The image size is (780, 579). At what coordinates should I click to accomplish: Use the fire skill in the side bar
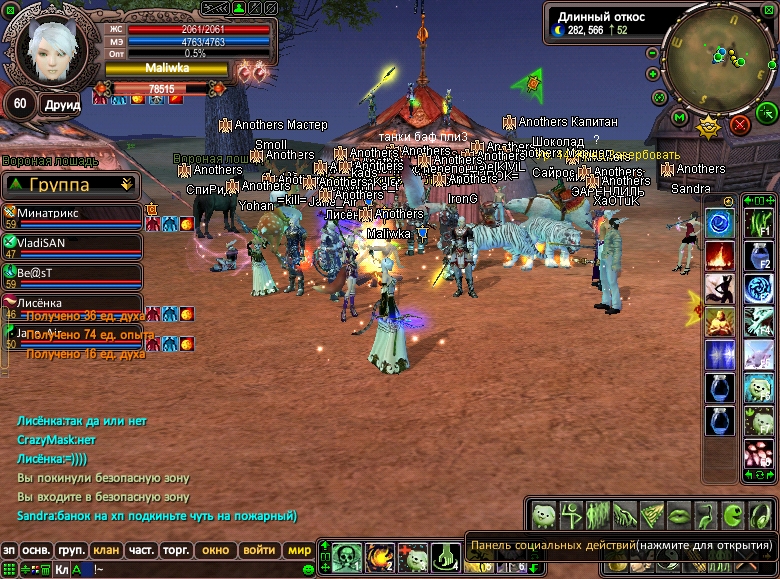click(x=720, y=256)
